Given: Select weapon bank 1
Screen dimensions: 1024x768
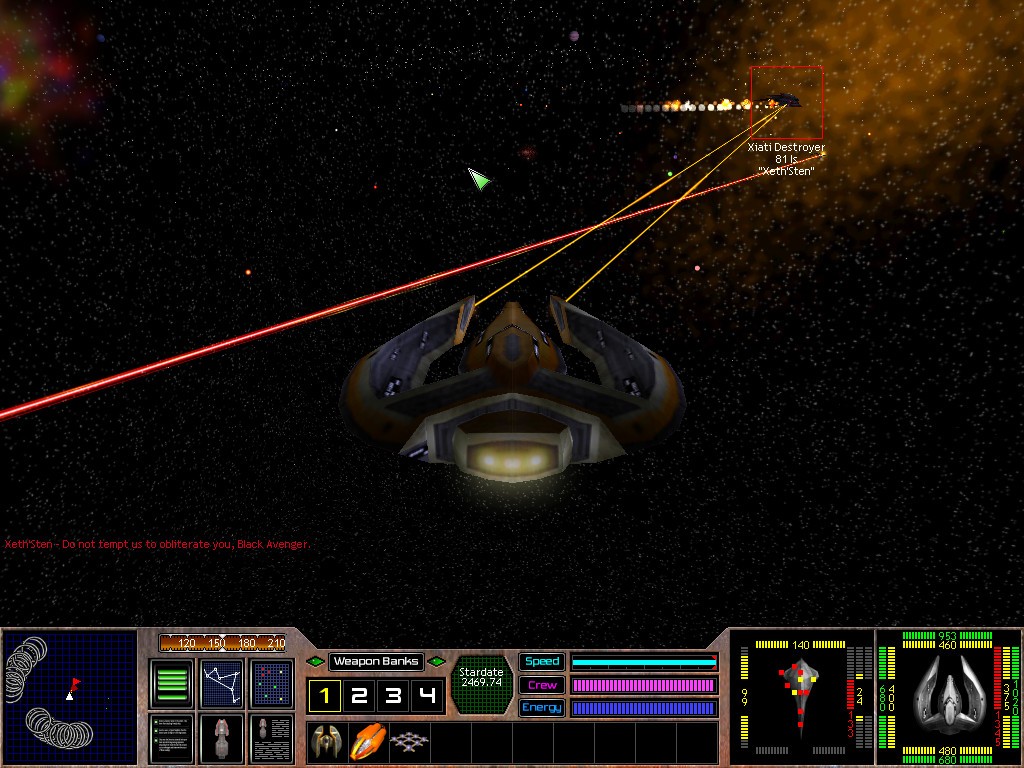Looking at the screenshot, I should 324,696.
